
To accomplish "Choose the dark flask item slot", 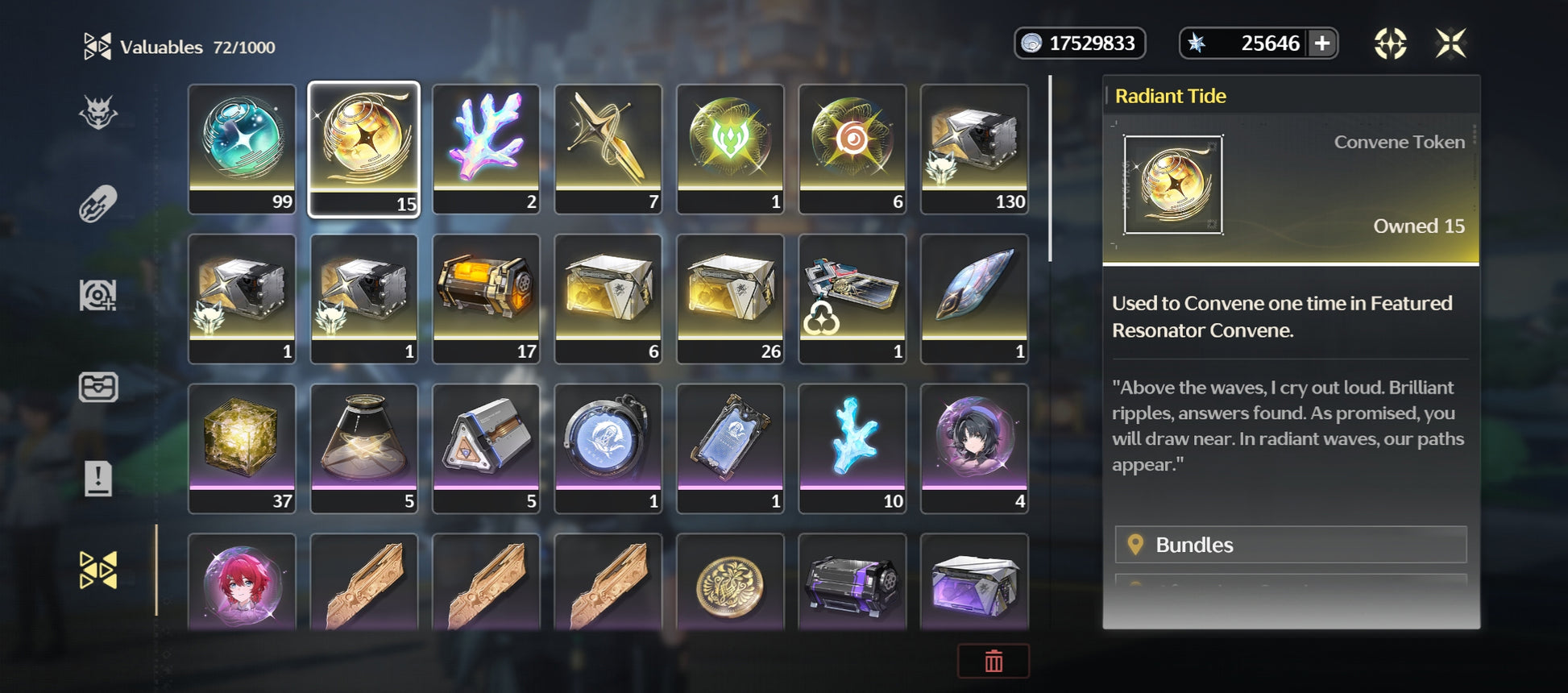I will [363, 448].
